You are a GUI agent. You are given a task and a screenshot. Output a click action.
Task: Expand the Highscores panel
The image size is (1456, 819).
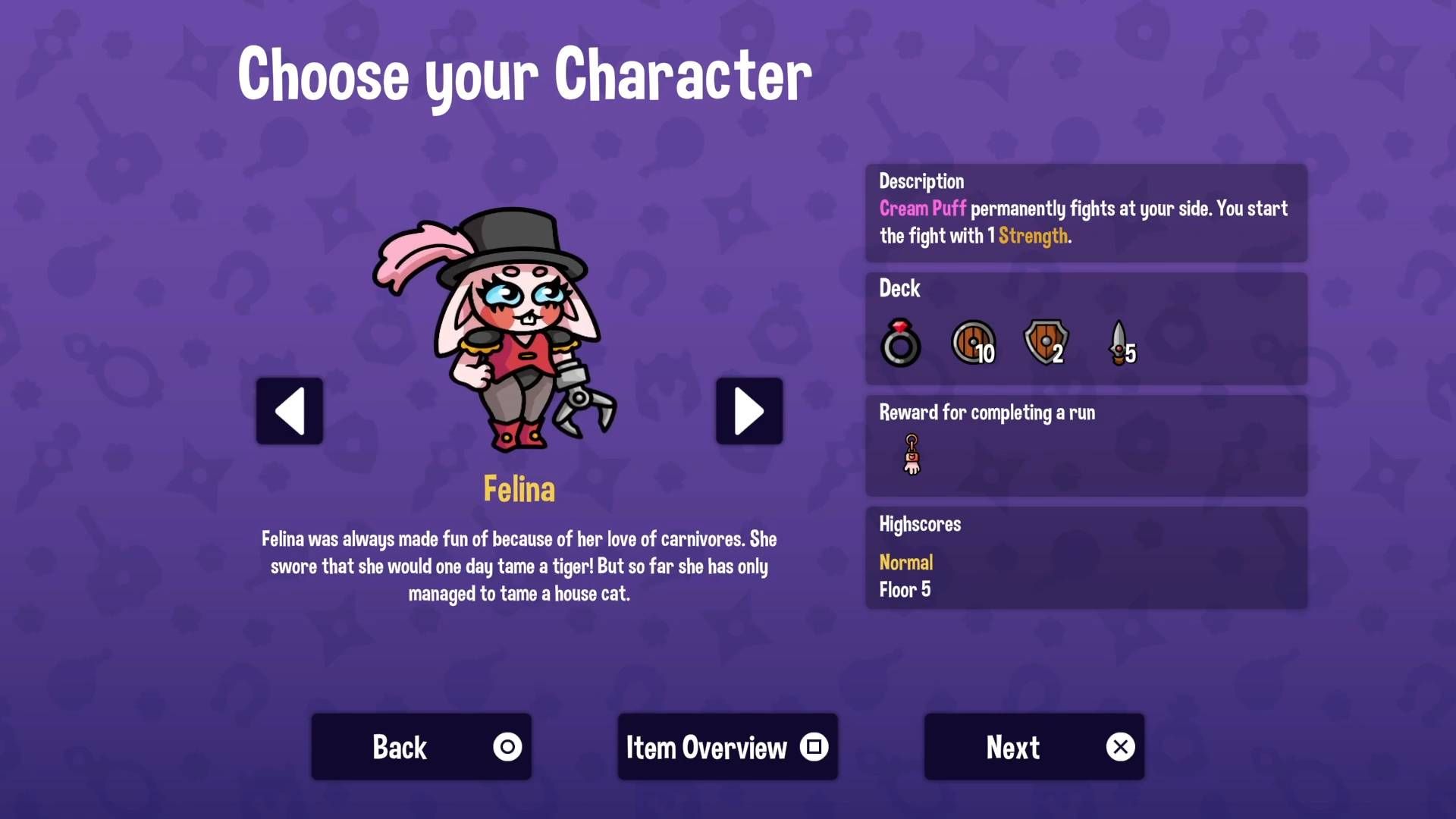919,524
